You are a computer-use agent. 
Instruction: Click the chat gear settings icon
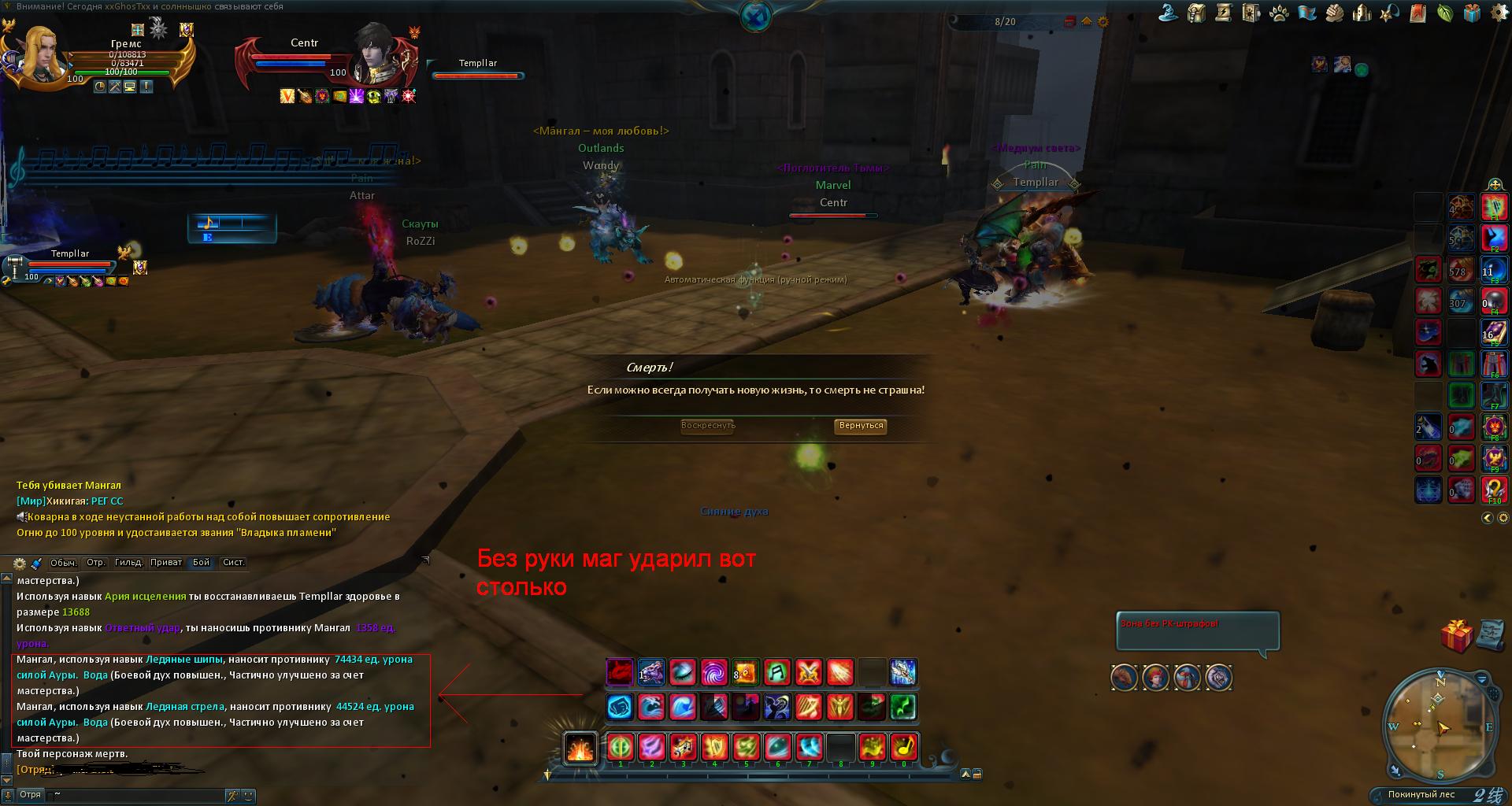tap(20, 563)
